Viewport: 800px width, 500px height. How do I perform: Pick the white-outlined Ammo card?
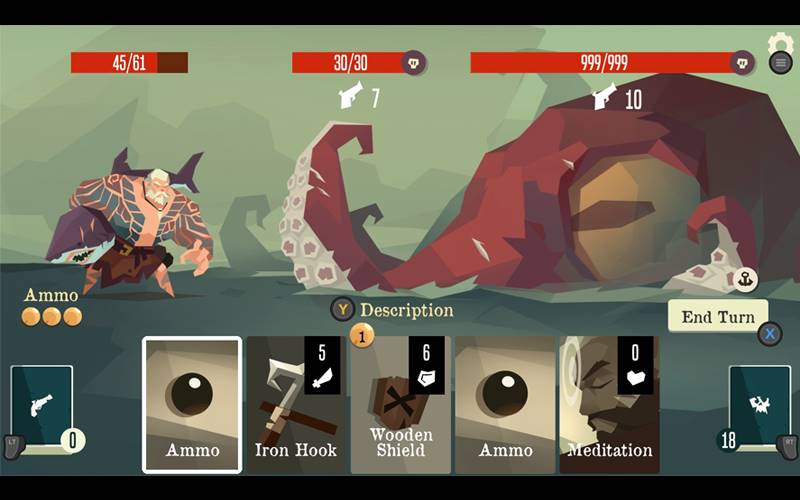pos(192,404)
